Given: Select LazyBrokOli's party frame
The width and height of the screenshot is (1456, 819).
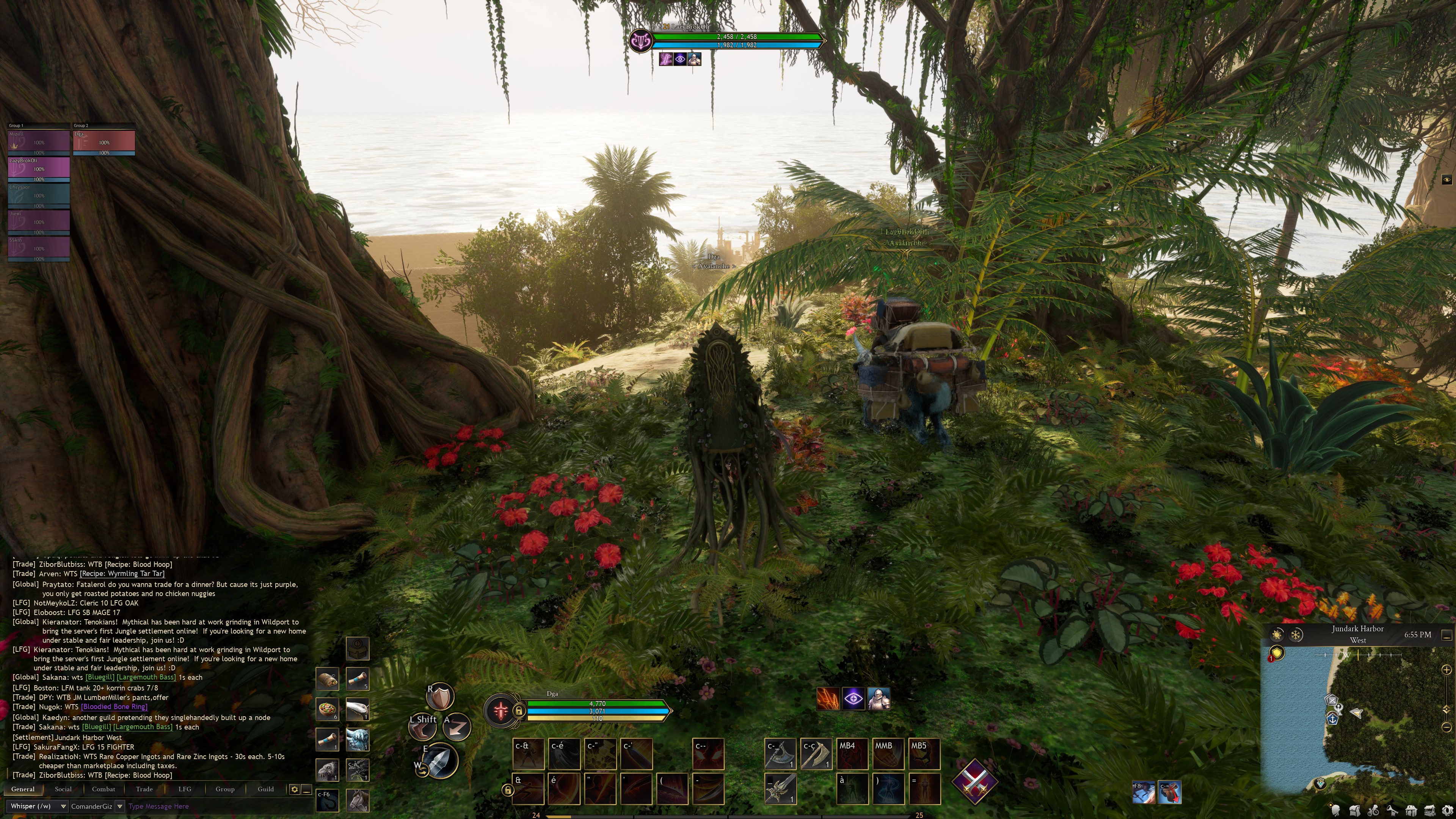Looking at the screenshot, I should pos(38,168).
